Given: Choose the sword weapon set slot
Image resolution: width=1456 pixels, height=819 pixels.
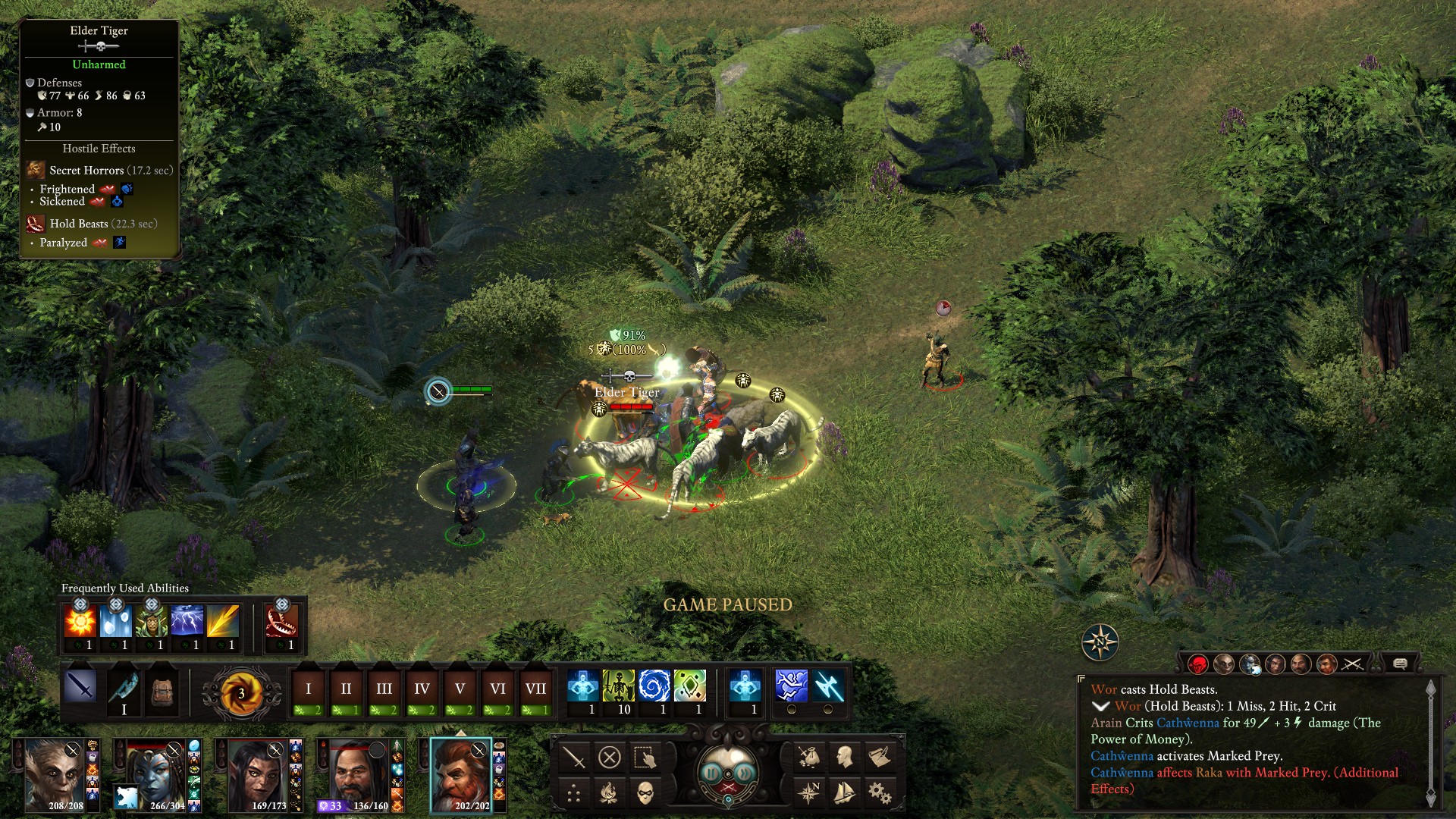Looking at the screenshot, I should click(80, 687).
